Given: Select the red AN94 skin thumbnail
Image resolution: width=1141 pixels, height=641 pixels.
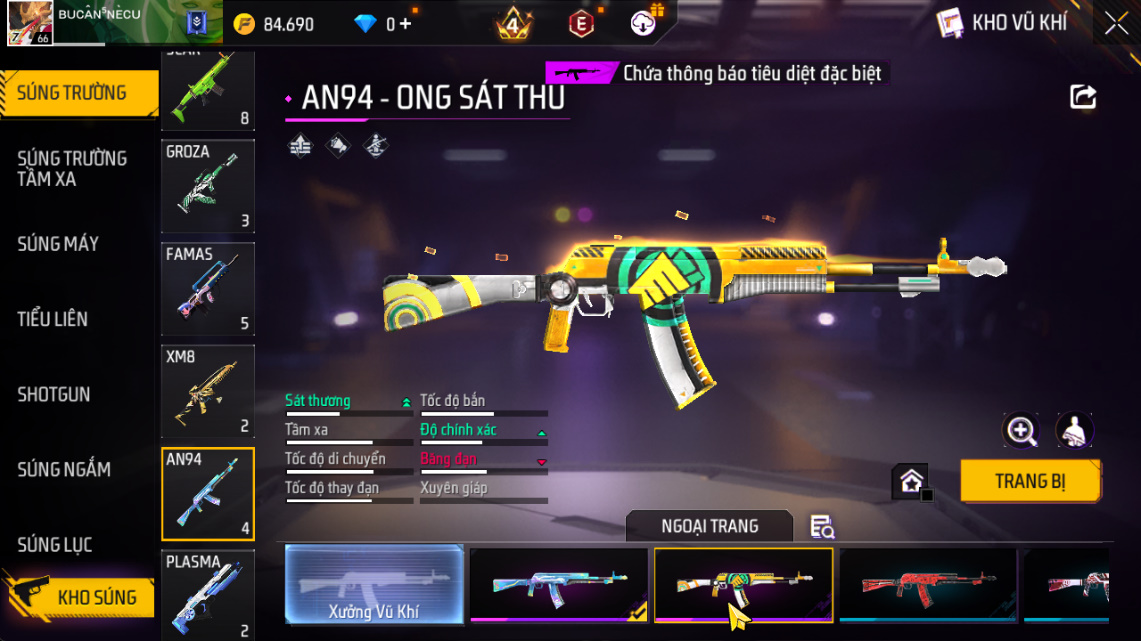Looking at the screenshot, I should (928, 585).
